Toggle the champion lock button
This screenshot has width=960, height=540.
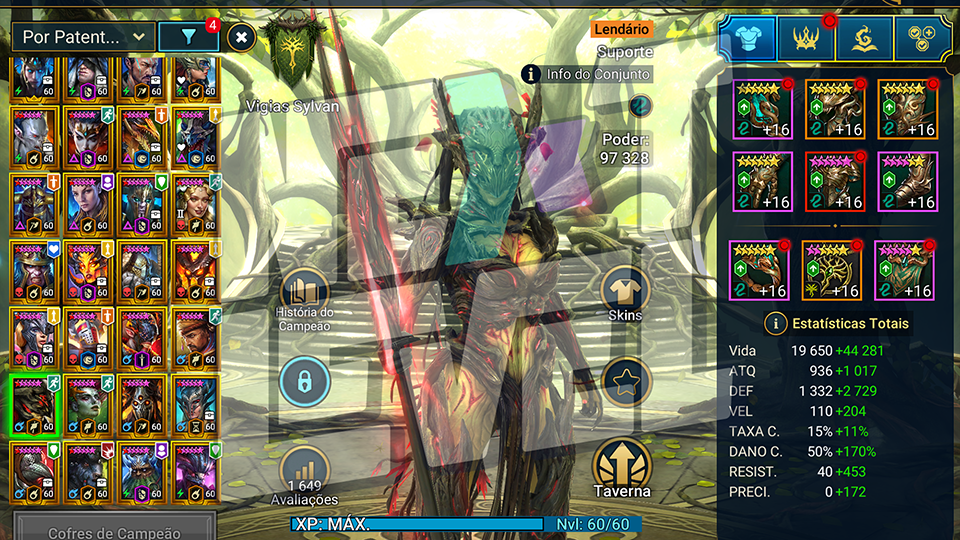click(x=304, y=381)
